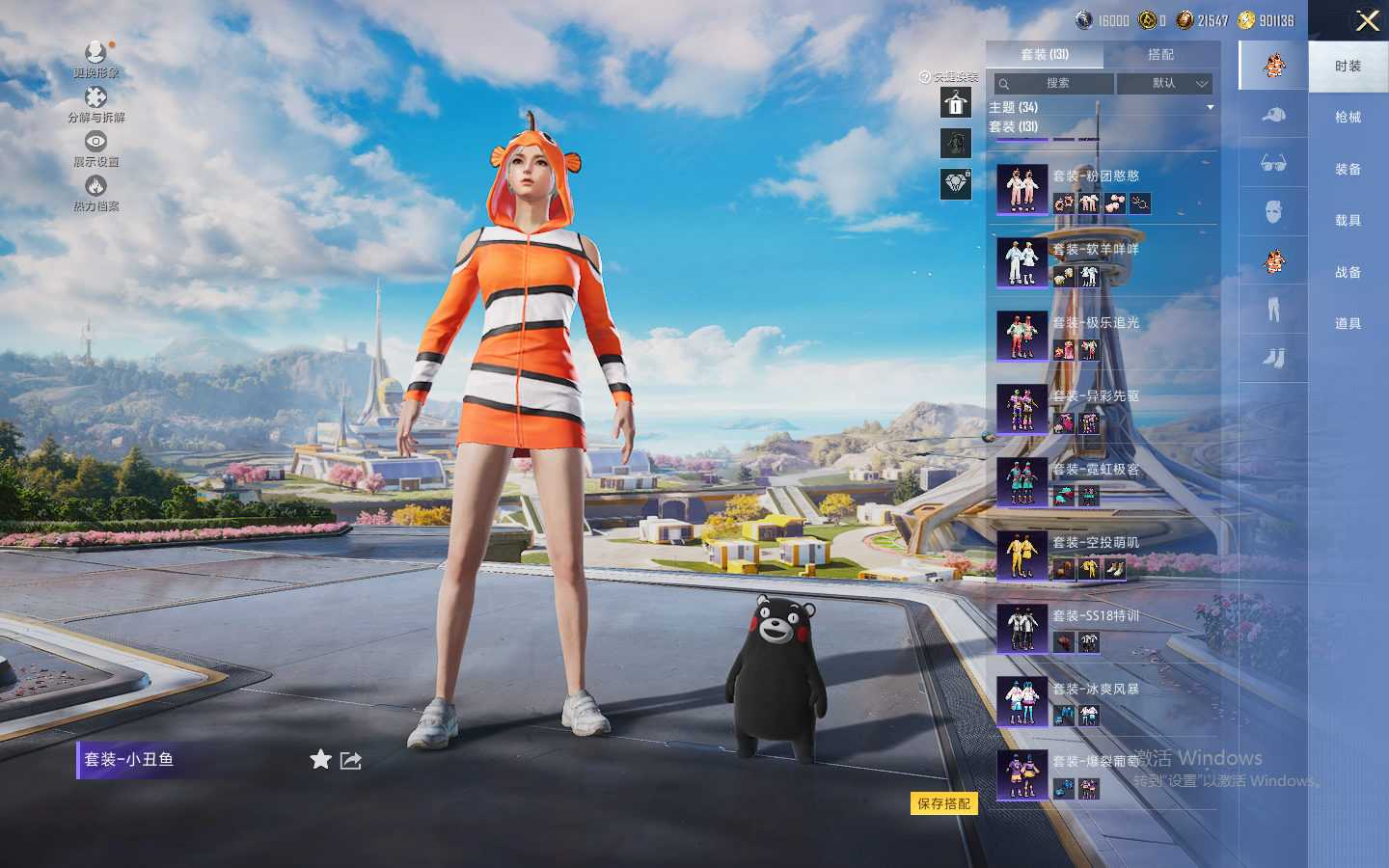Share the outfit with the share icon
The image size is (1389, 868).
coord(351,760)
